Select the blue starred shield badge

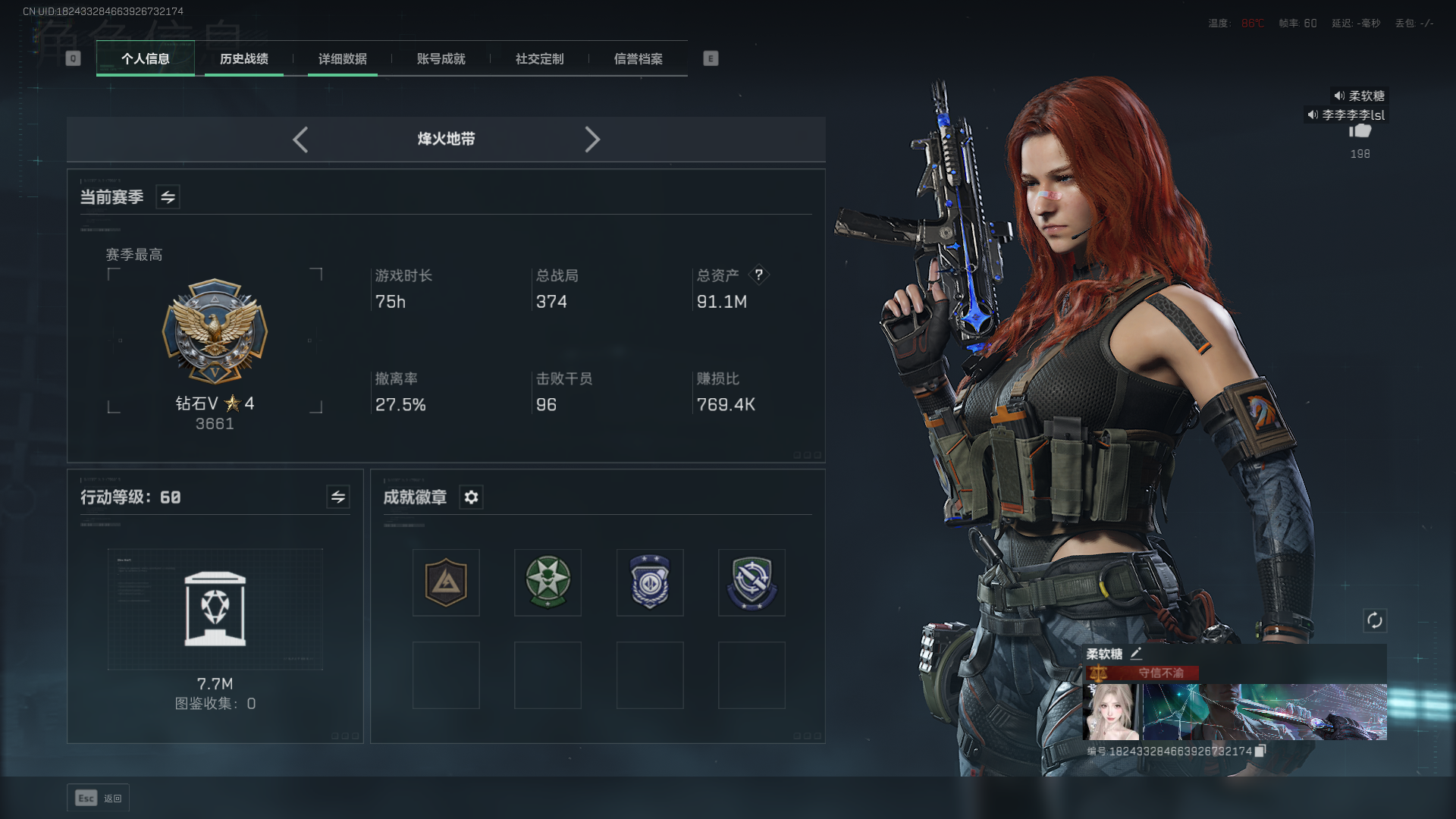click(x=650, y=582)
